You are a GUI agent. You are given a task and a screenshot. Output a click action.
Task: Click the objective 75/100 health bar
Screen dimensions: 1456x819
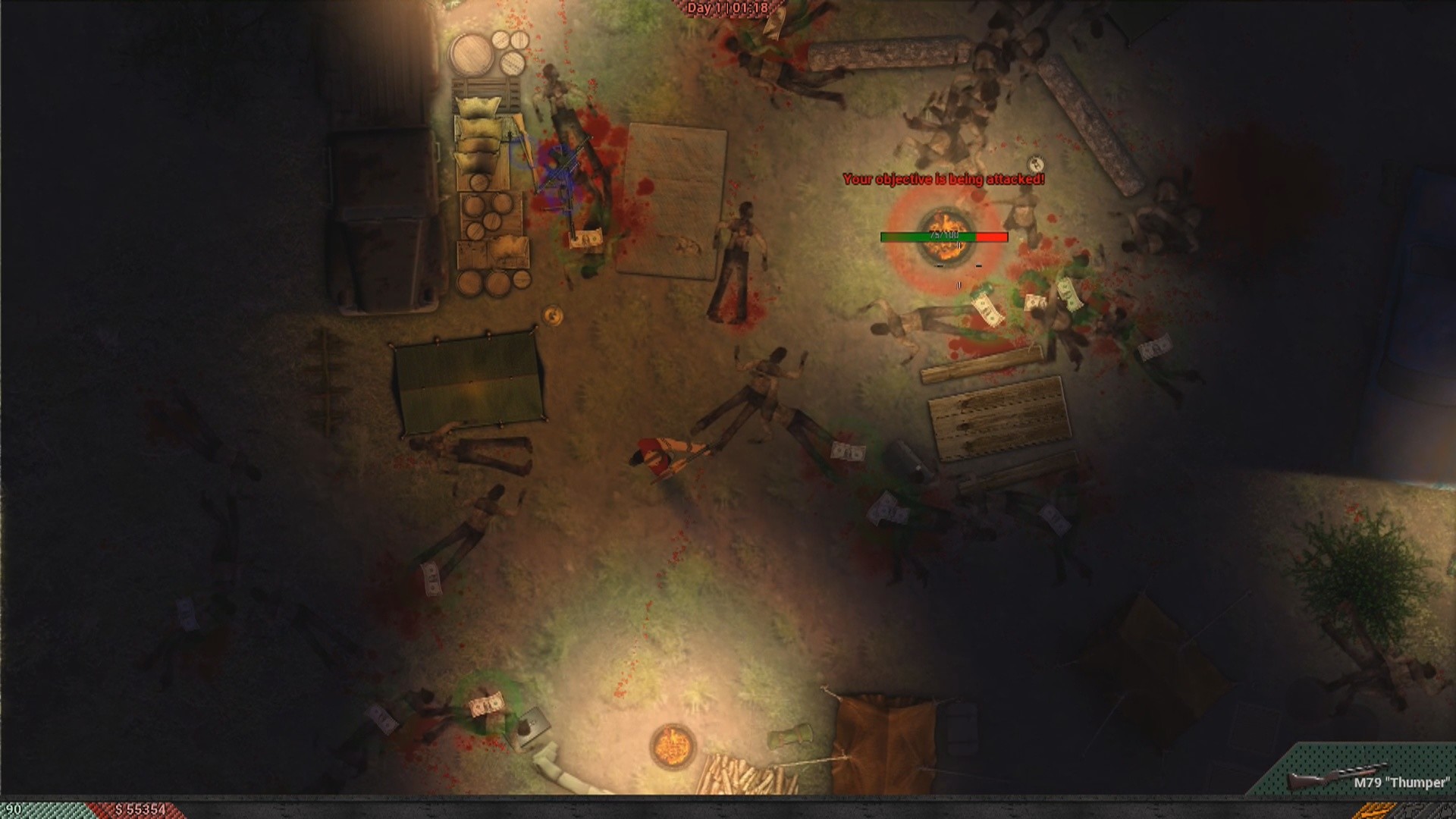tap(943, 236)
